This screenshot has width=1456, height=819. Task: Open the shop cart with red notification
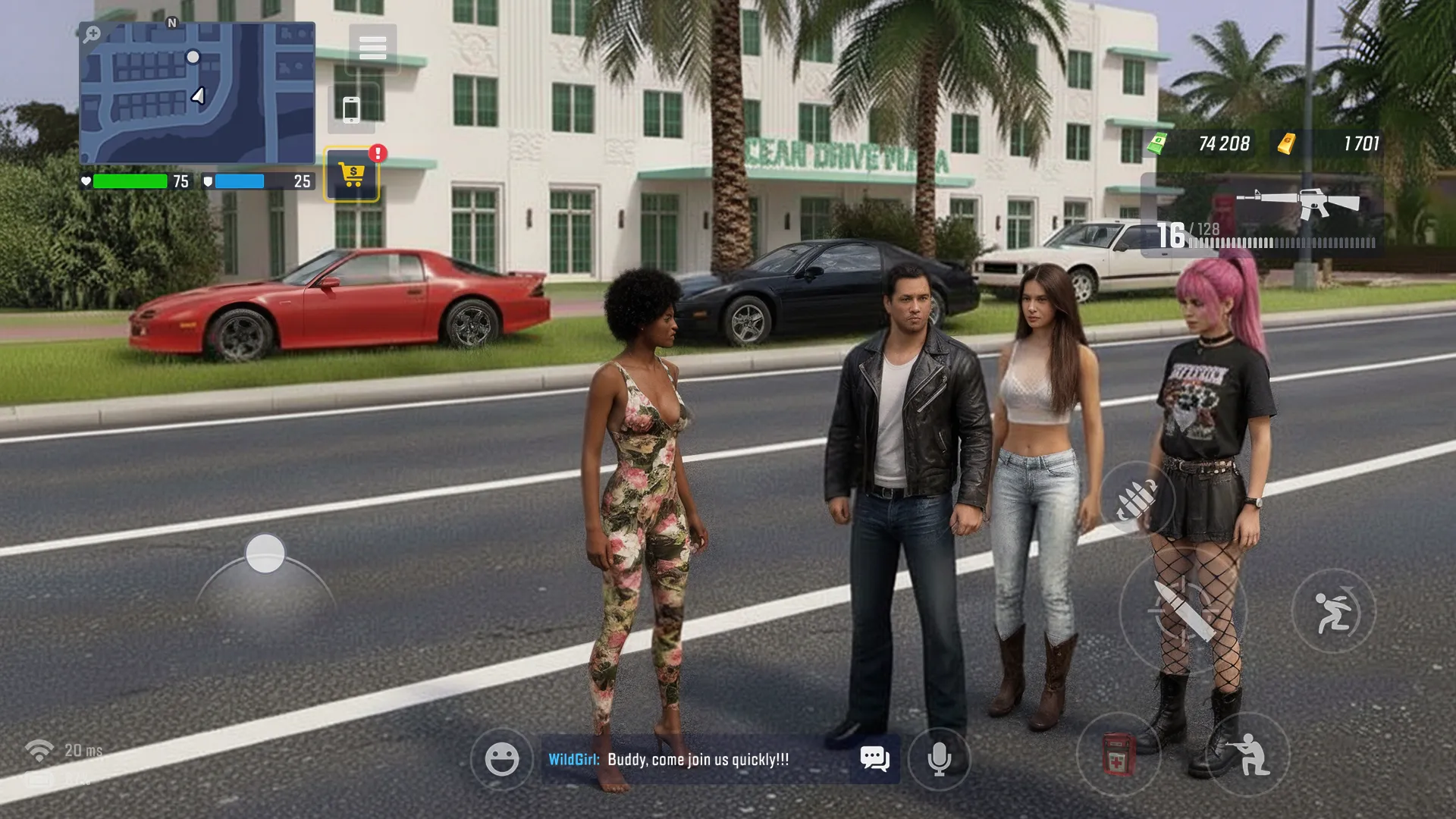pyautogui.click(x=351, y=173)
